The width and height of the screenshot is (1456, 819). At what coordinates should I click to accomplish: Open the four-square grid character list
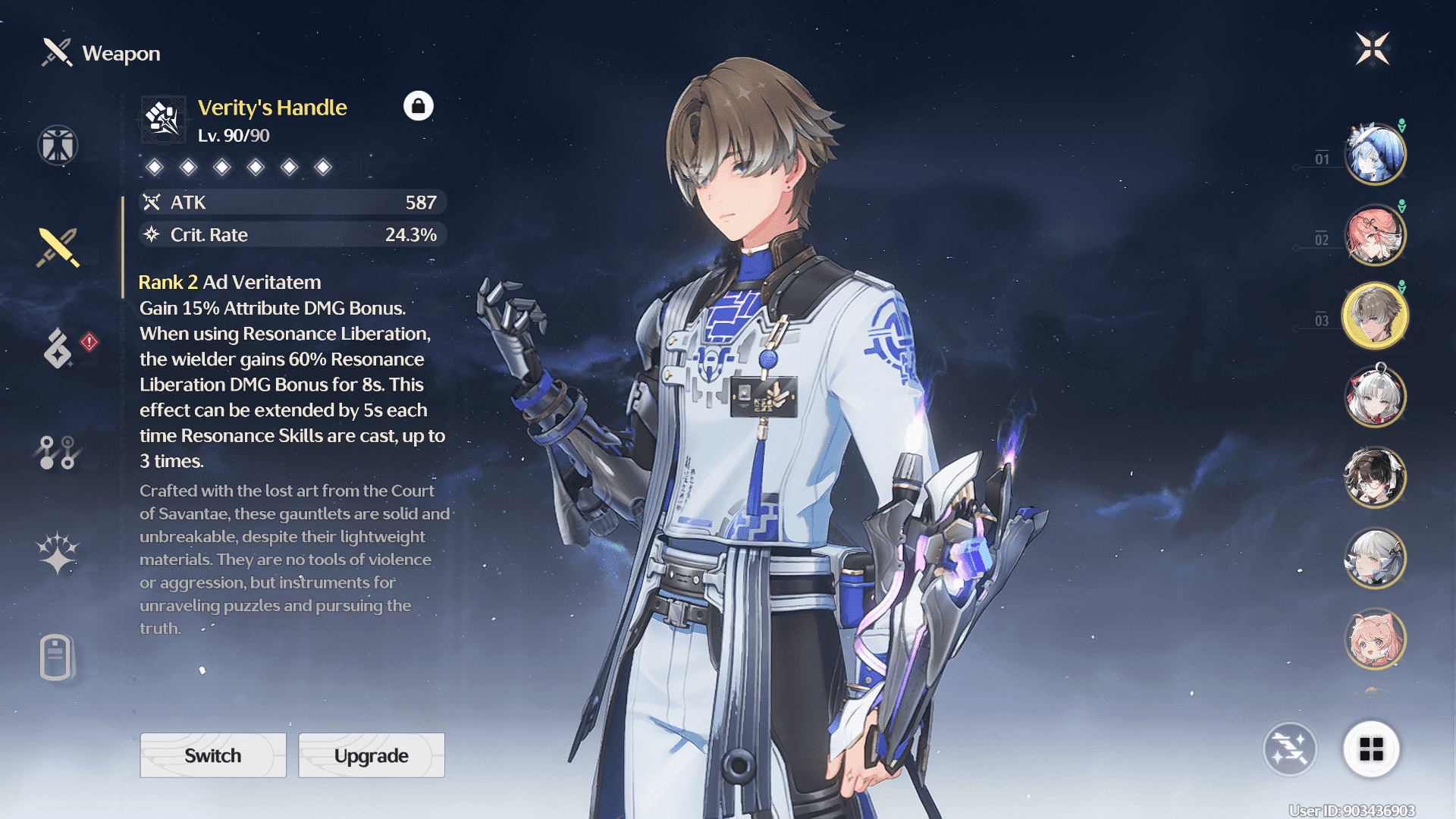click(x=1371, y=749)
